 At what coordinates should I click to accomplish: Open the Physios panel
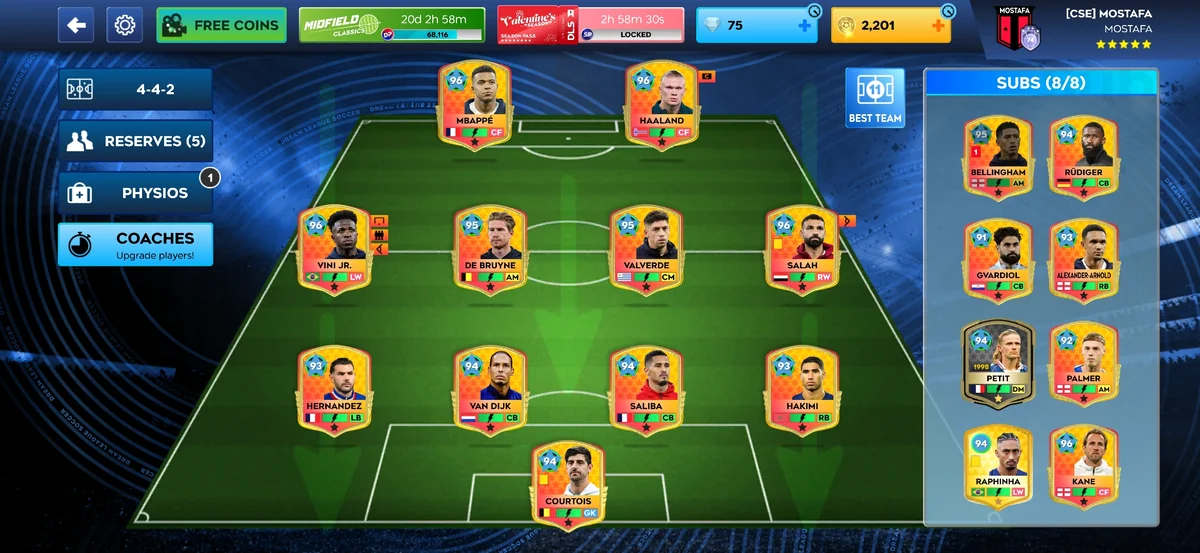(135, 193)
